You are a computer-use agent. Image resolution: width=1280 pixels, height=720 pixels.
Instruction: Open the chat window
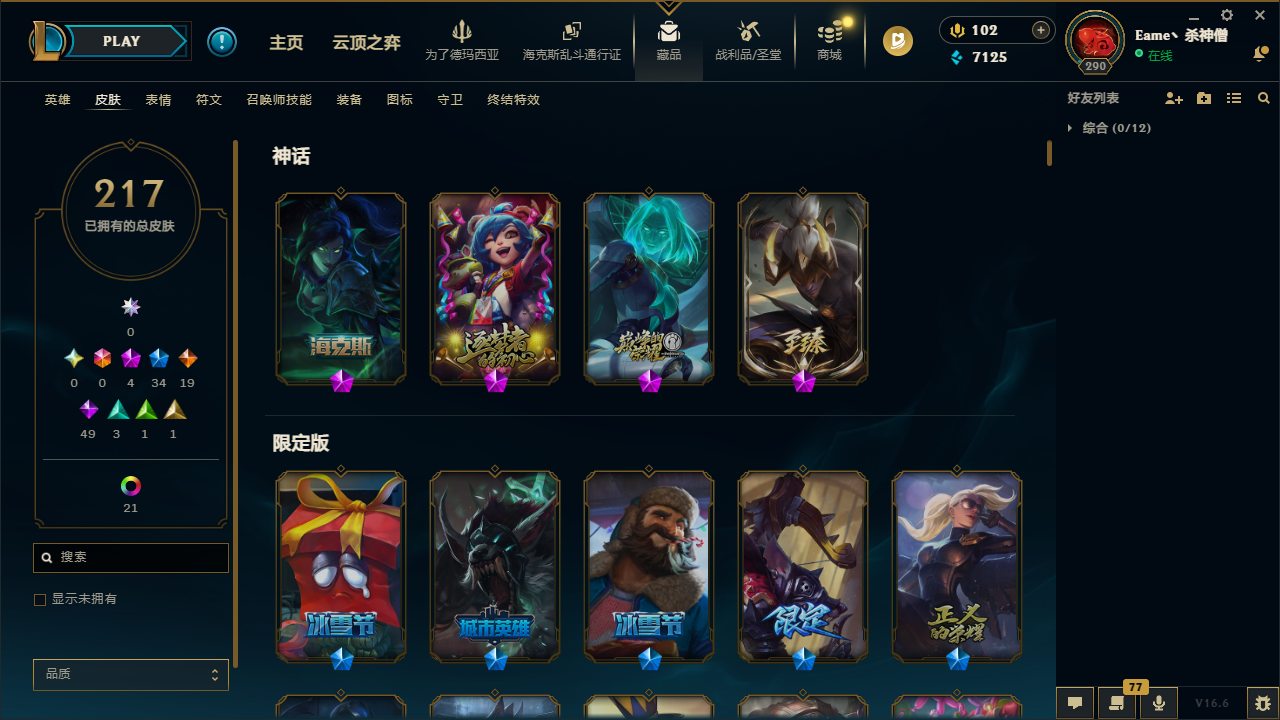click(1074, 703)
